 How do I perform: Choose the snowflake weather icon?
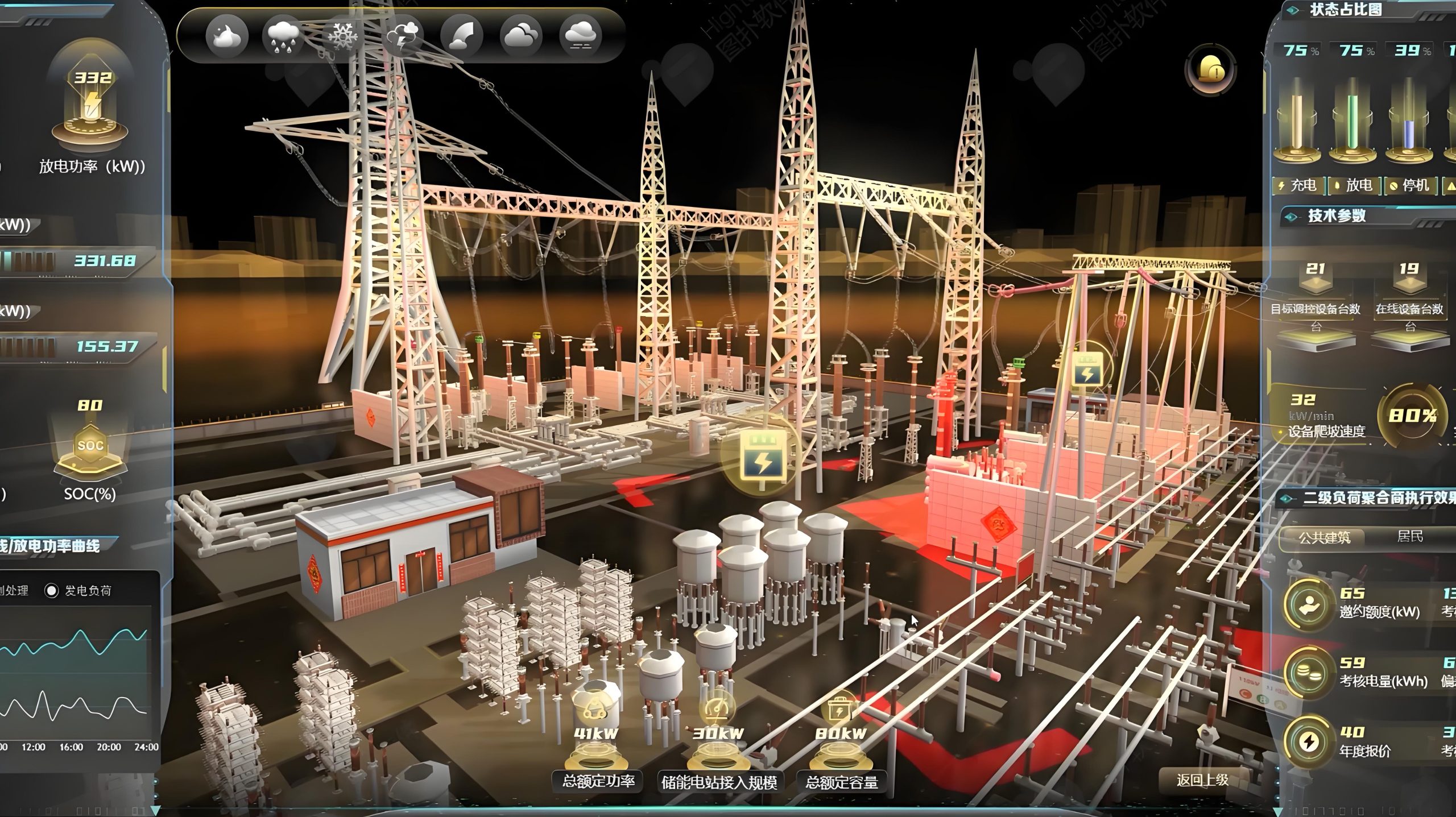342,36
